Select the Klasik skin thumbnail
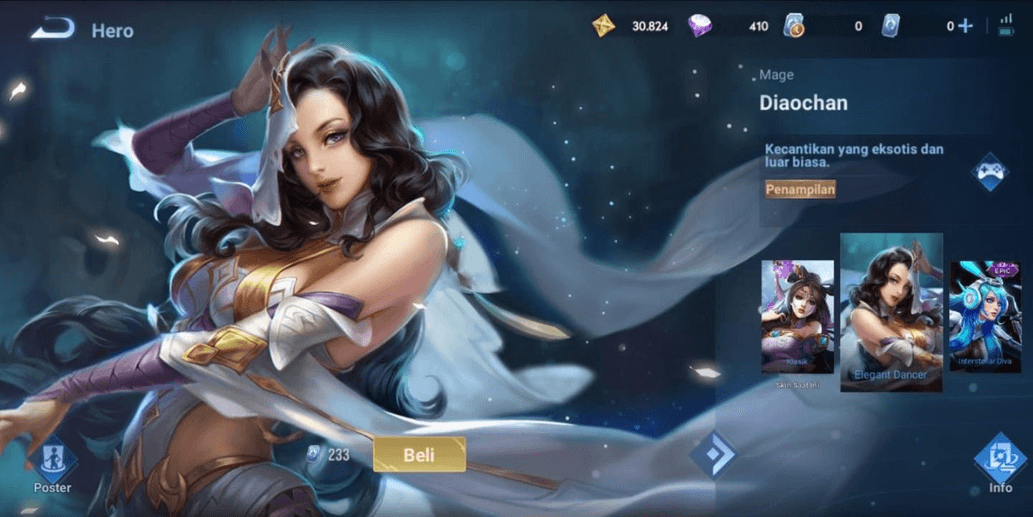 (x=797, y=317)
